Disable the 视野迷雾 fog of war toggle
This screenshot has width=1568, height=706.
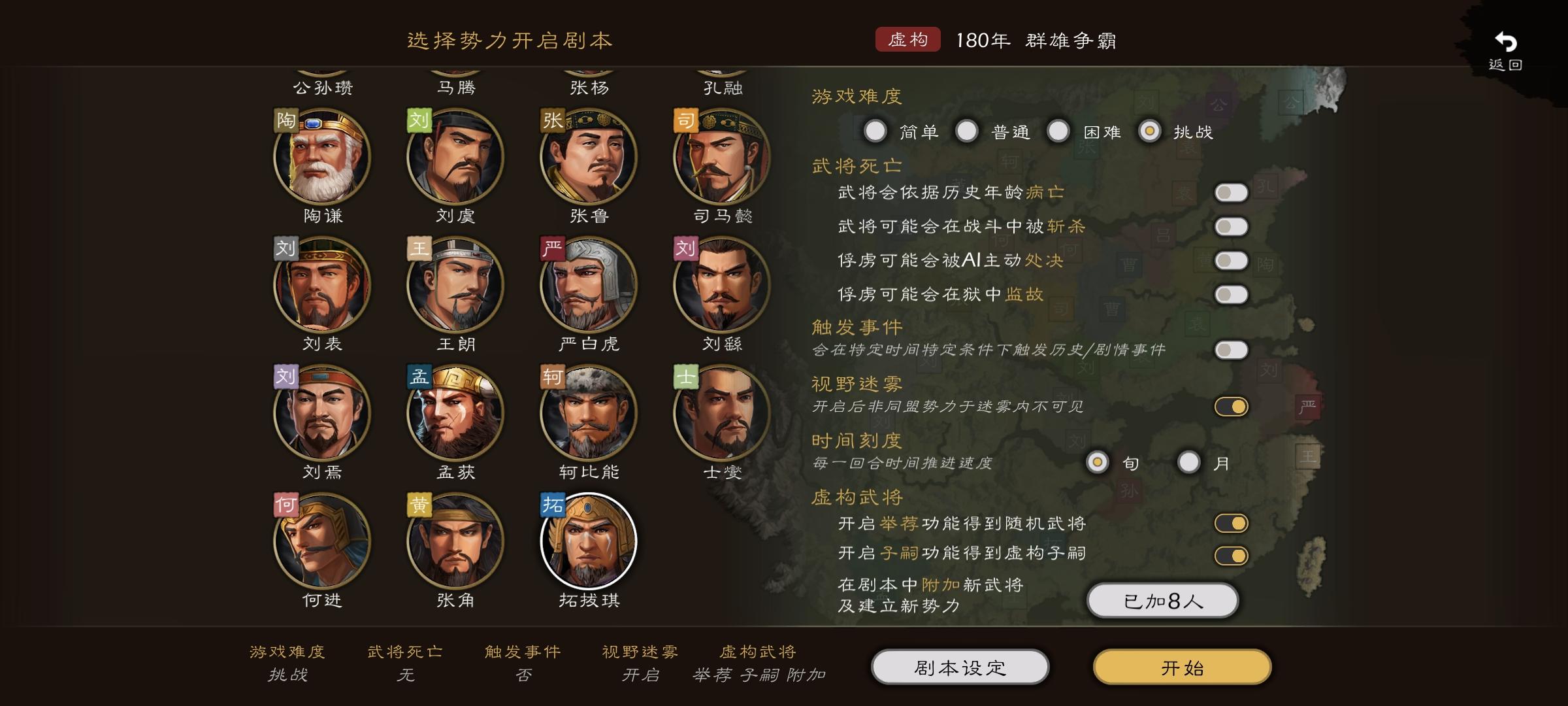[1231, 405]
